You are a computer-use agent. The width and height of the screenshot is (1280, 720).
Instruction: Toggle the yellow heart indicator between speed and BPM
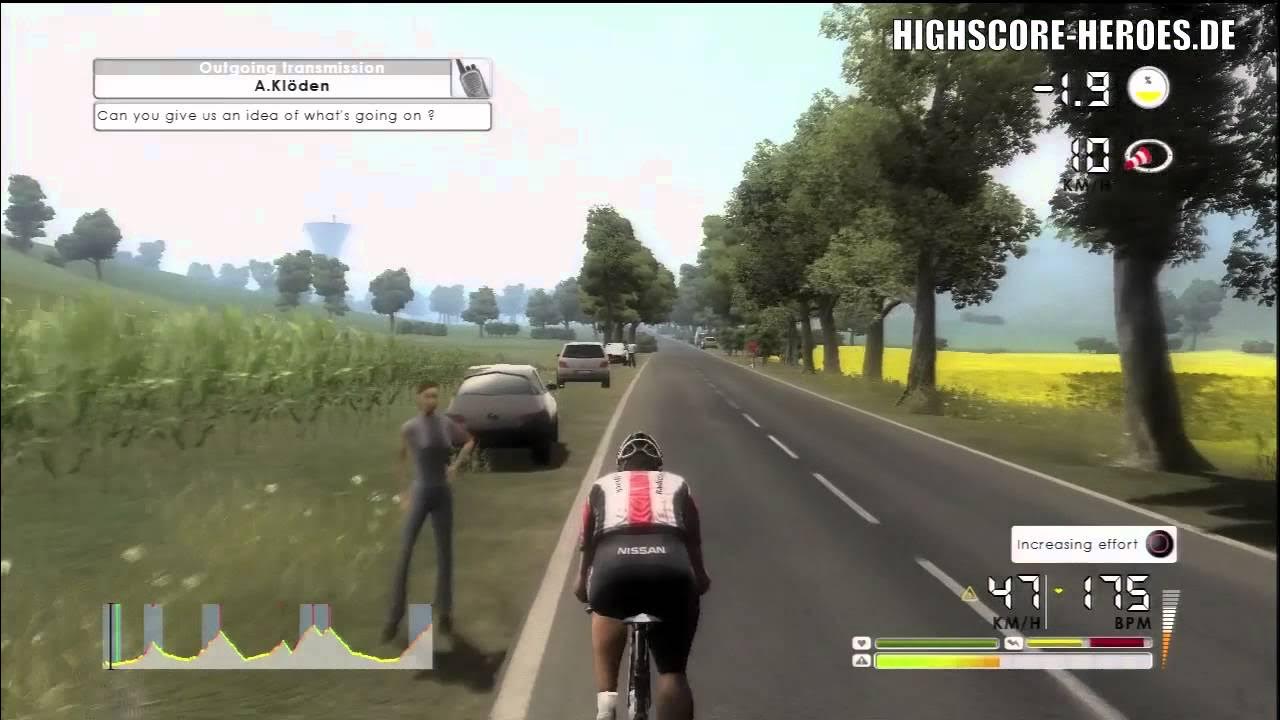tap(1057, 592)
